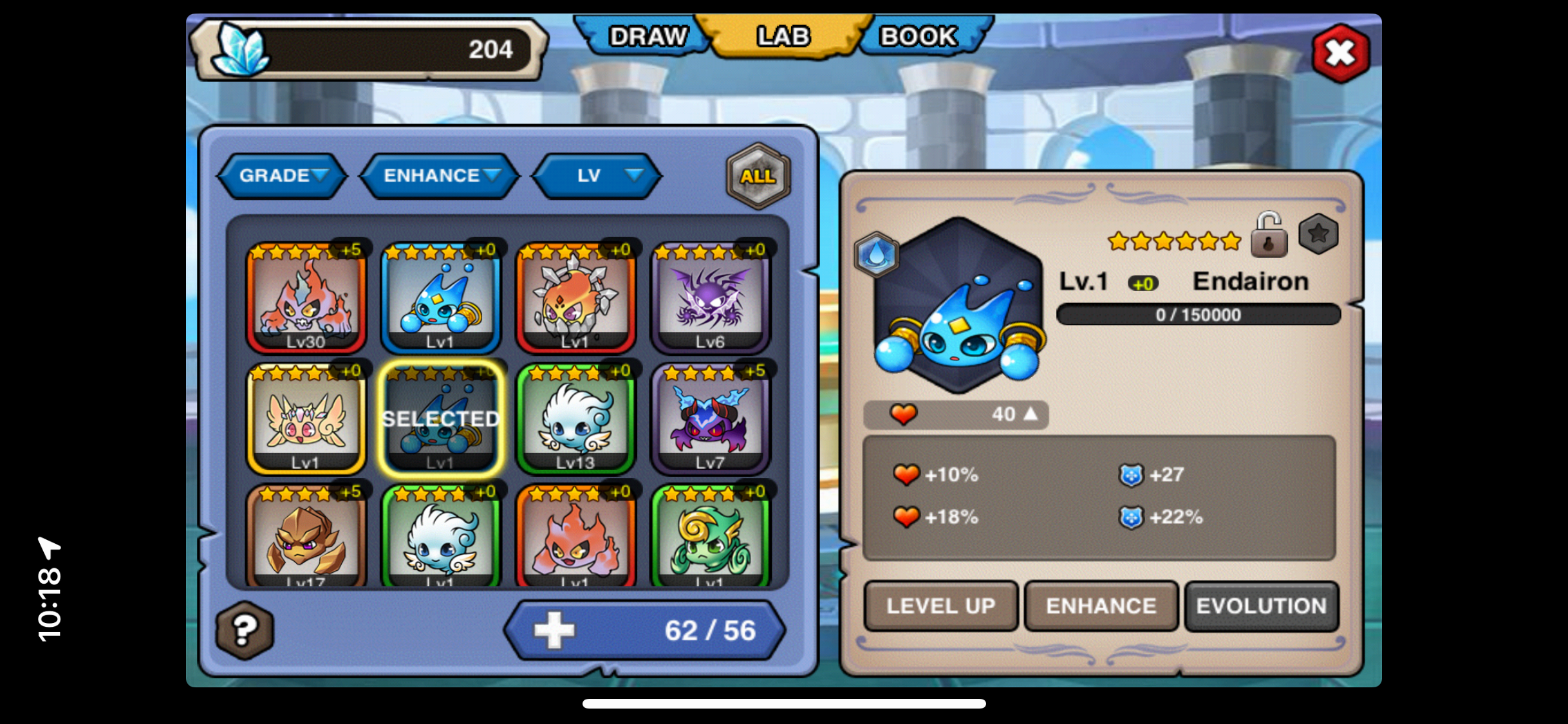Expand pet storage with the plus button

(554, 631)
